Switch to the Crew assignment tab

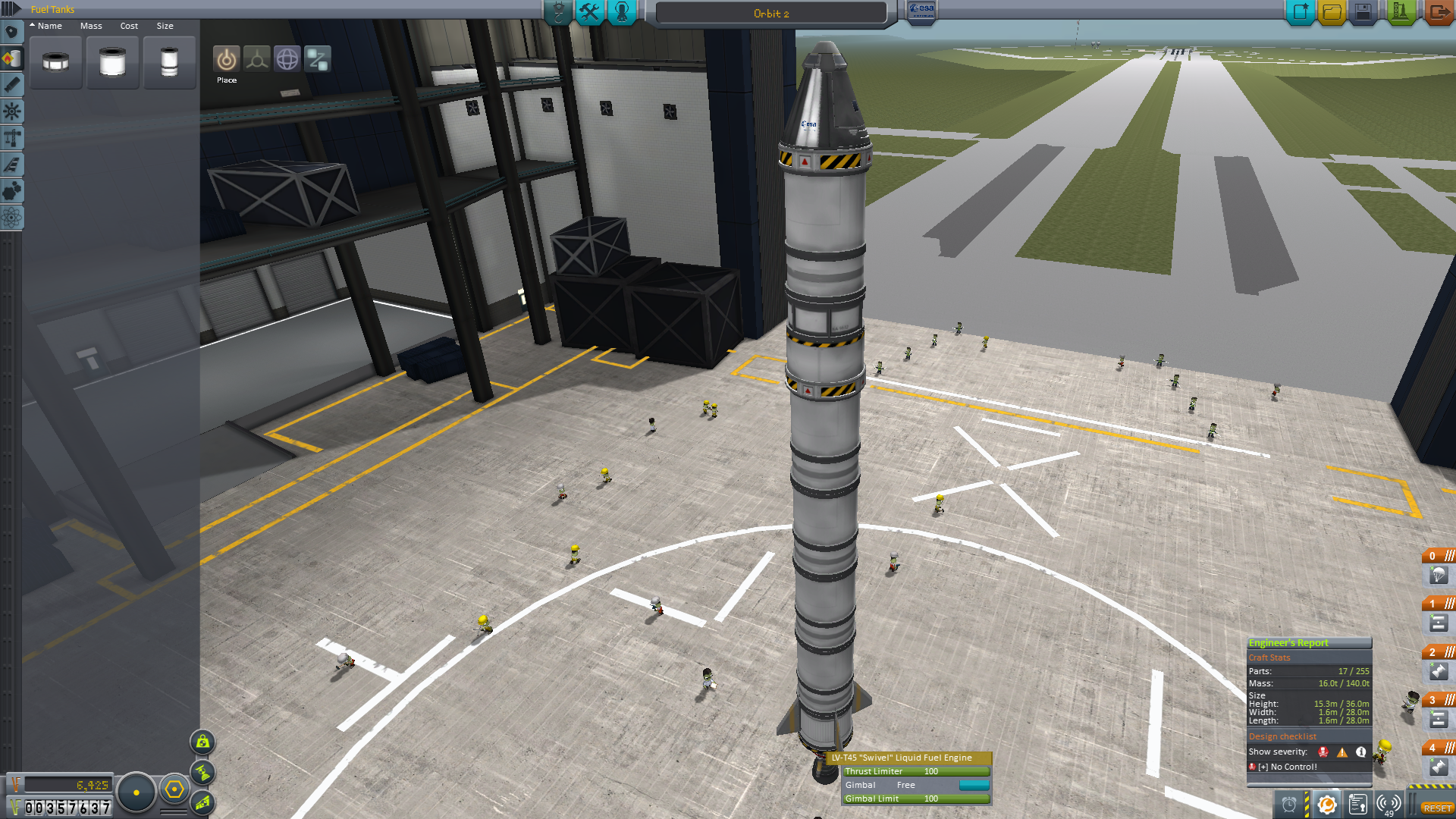622,12
